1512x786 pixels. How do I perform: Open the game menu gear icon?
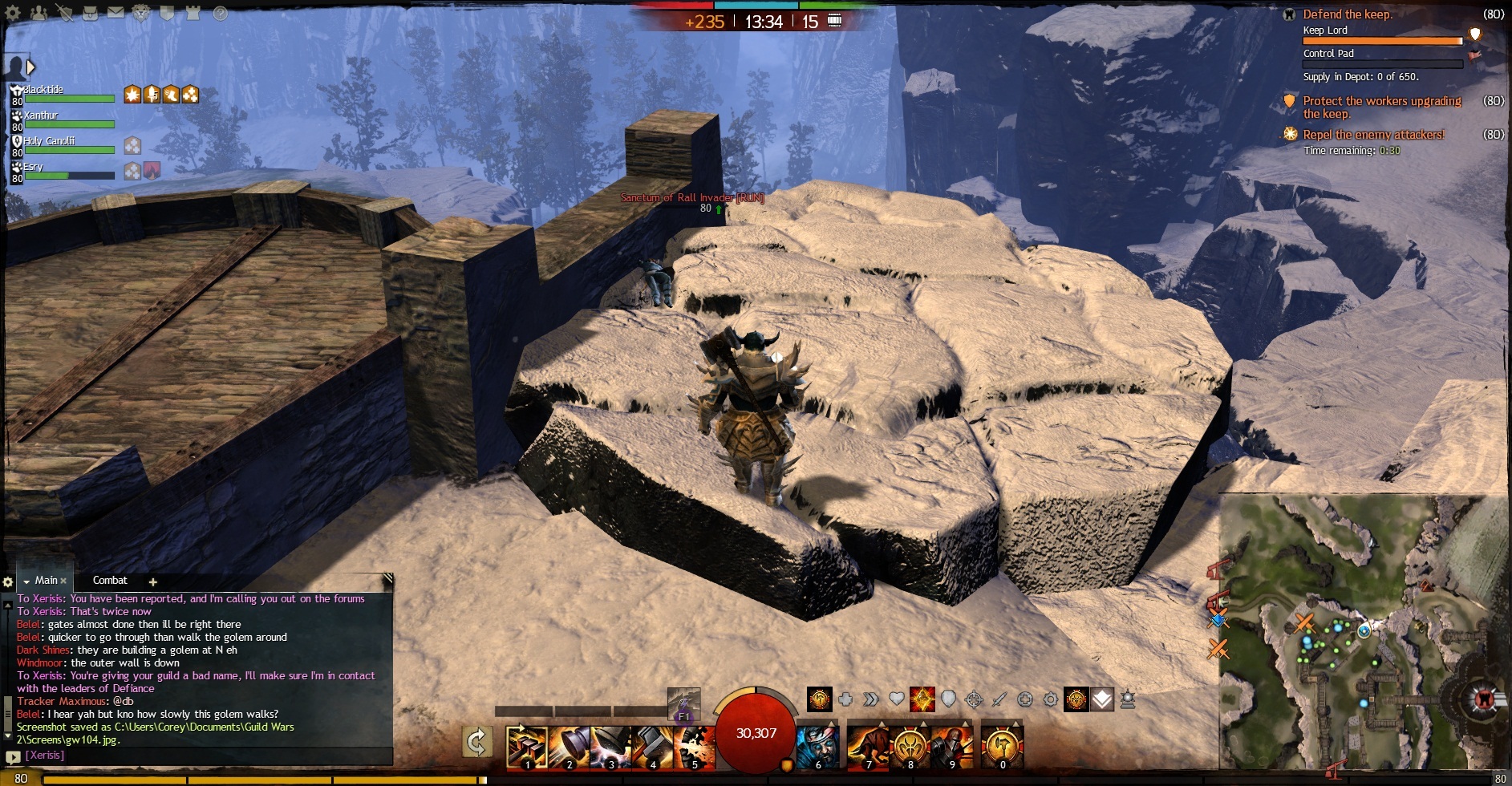pos(14,13)
